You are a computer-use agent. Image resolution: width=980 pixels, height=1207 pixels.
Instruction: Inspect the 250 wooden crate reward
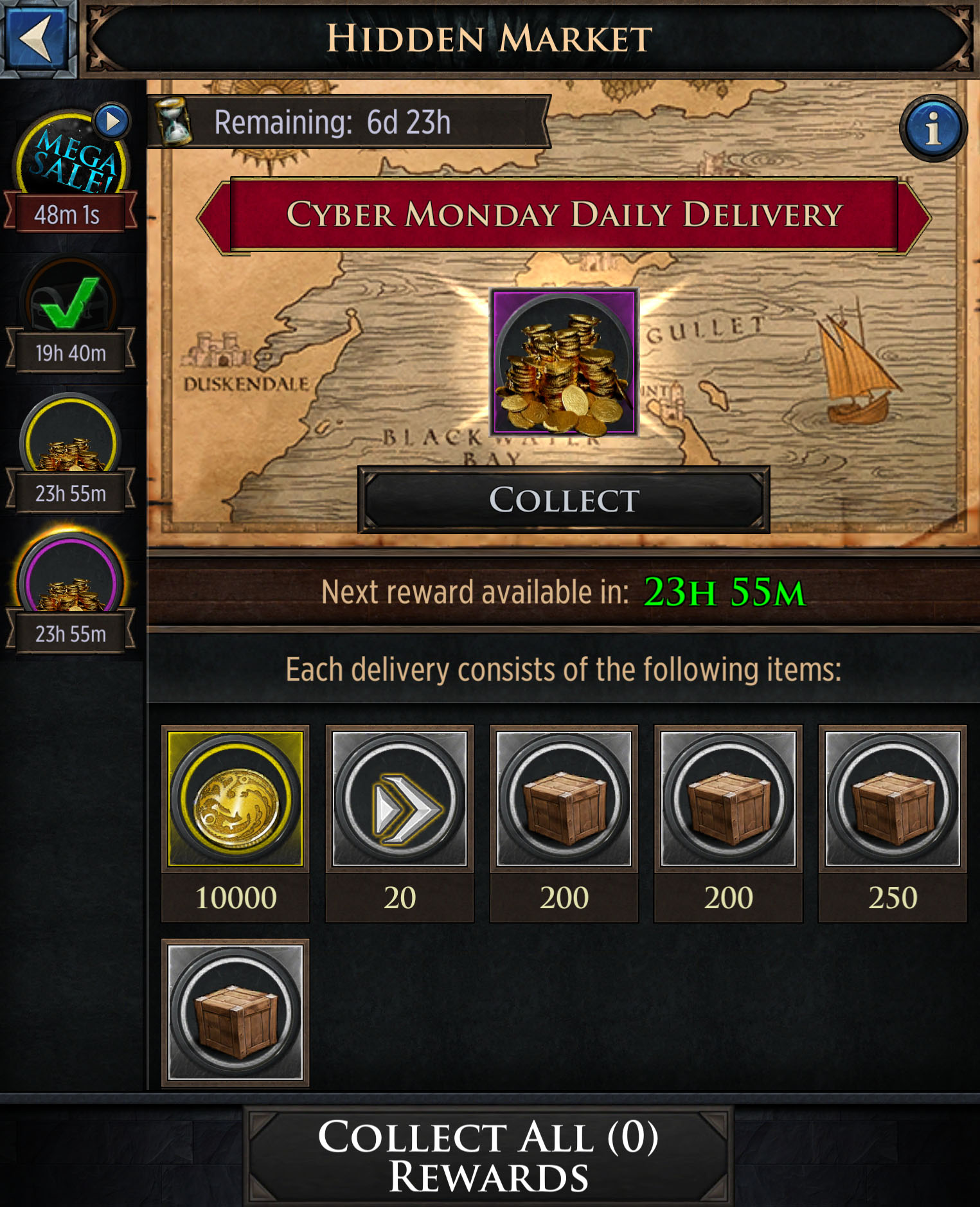pos(893,798)
